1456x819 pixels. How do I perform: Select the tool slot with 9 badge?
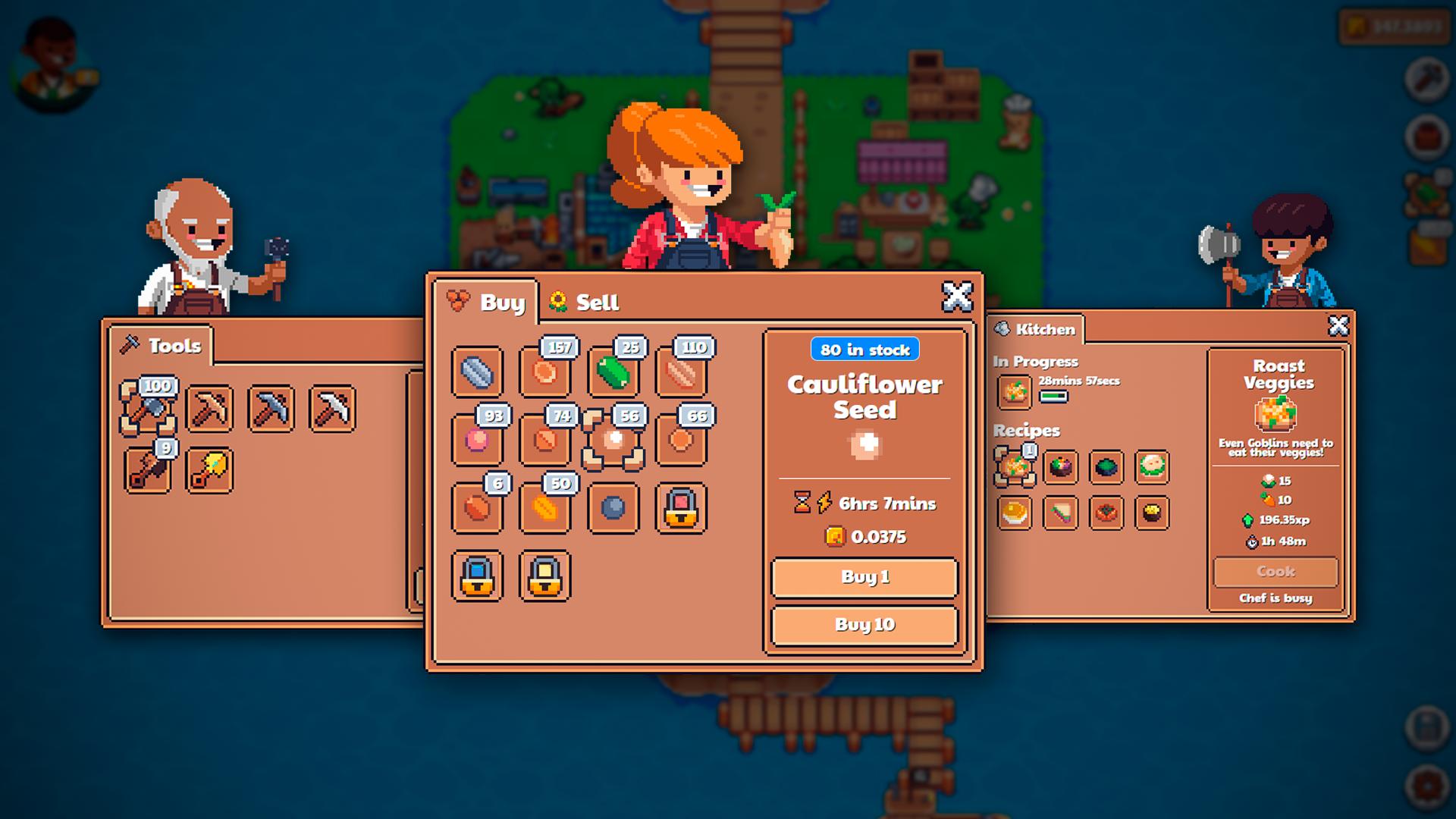coord(149,470)
